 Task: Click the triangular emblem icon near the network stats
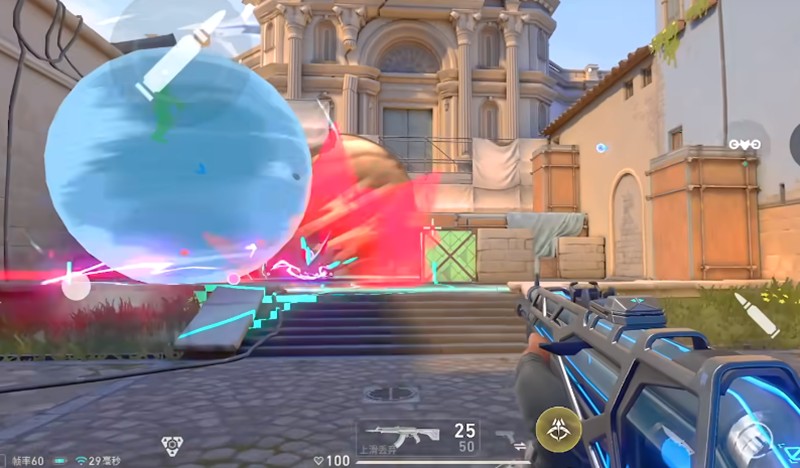[171, 446]
